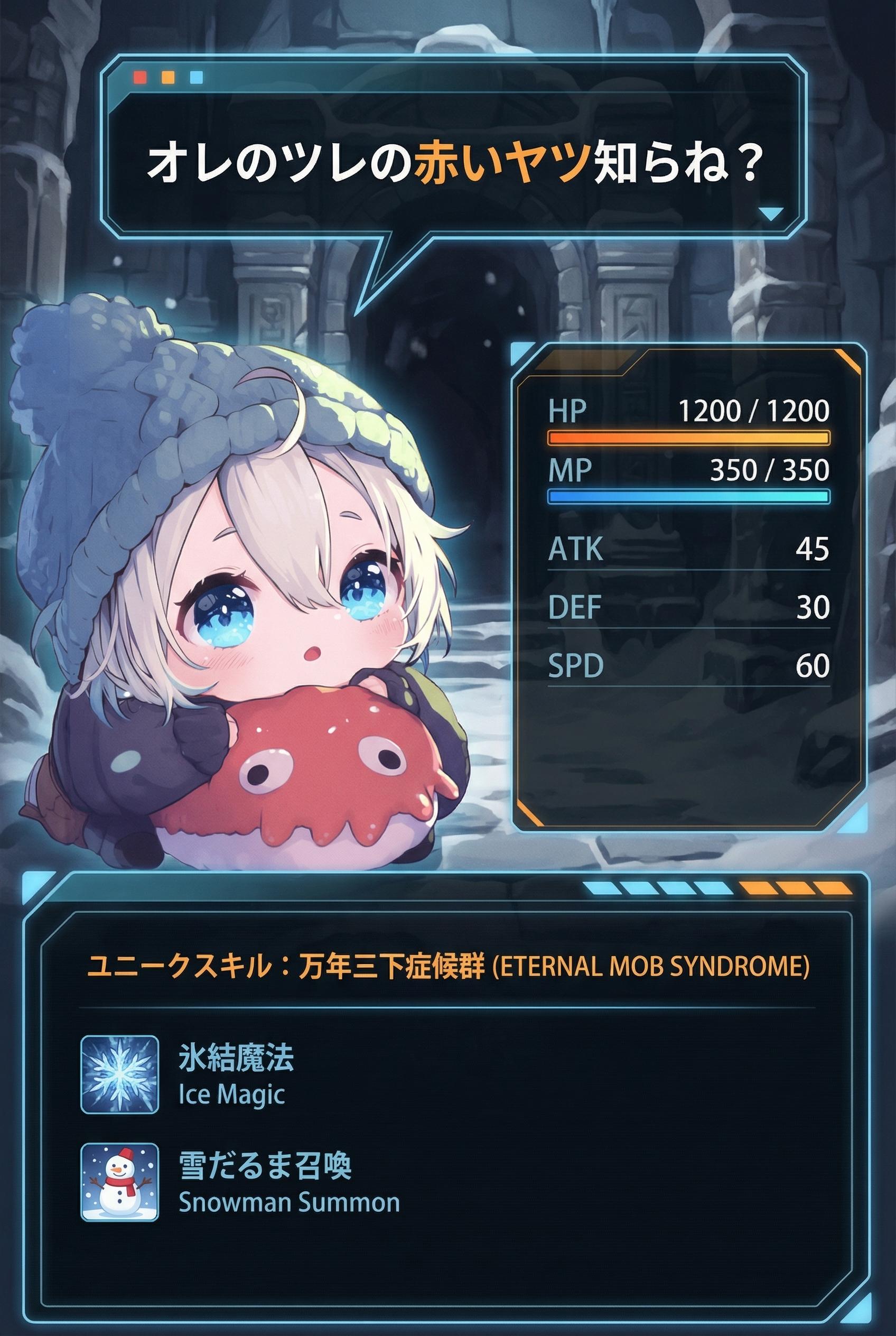896x1336 pixels.
Task: Click the orange dot on dialogue window
Action: (x=168, y=77)
